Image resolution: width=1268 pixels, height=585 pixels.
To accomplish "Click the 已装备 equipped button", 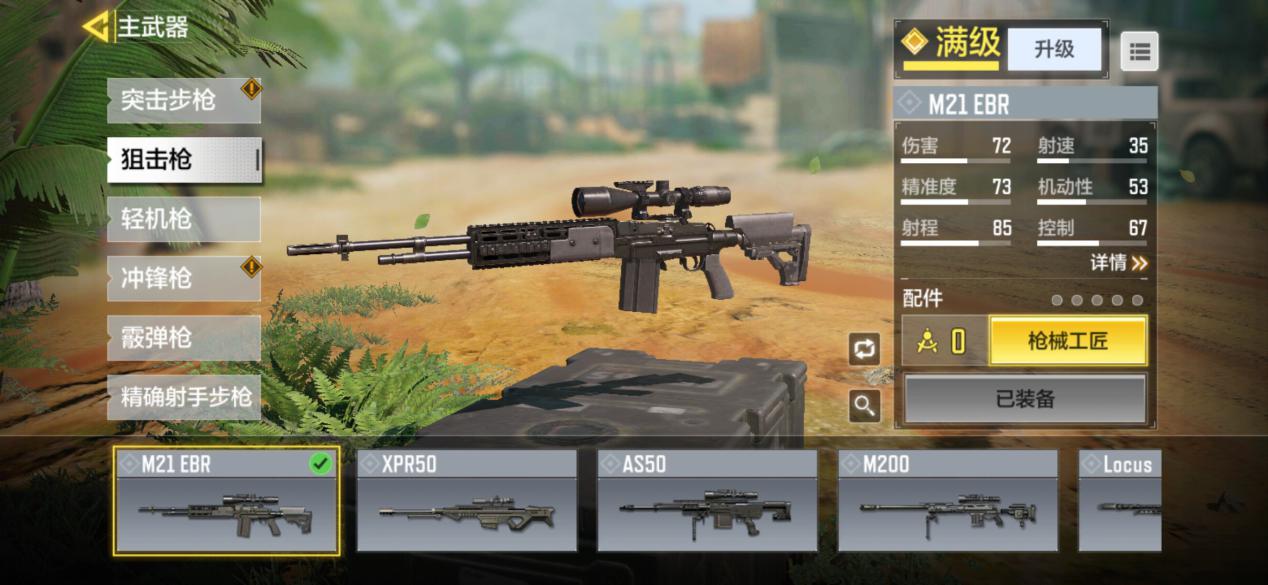I will pos(1025,399).
